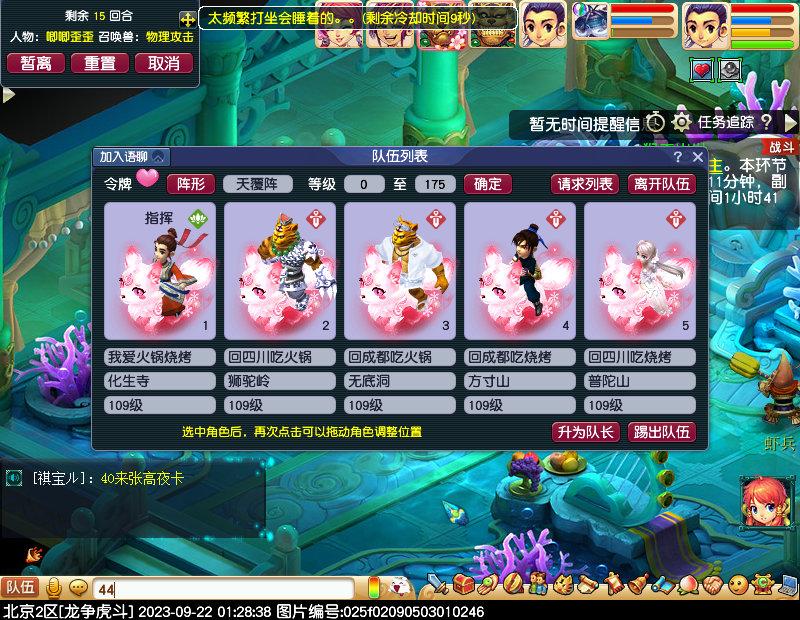Open the 阵形 formation selector
800x620 pixels.
click(x=190, y=184)
